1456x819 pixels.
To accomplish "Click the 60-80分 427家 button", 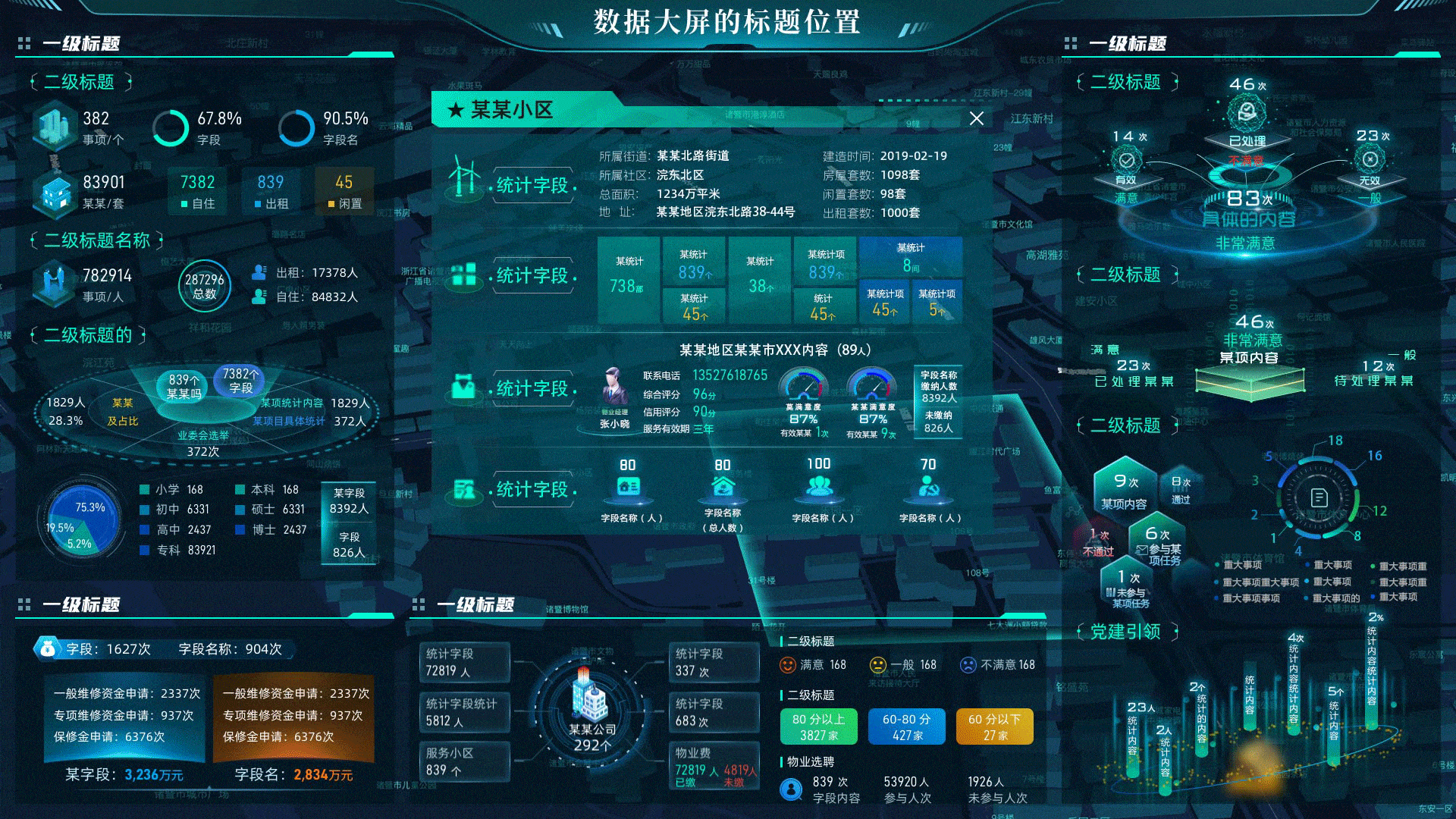I will tap(906, 726).
